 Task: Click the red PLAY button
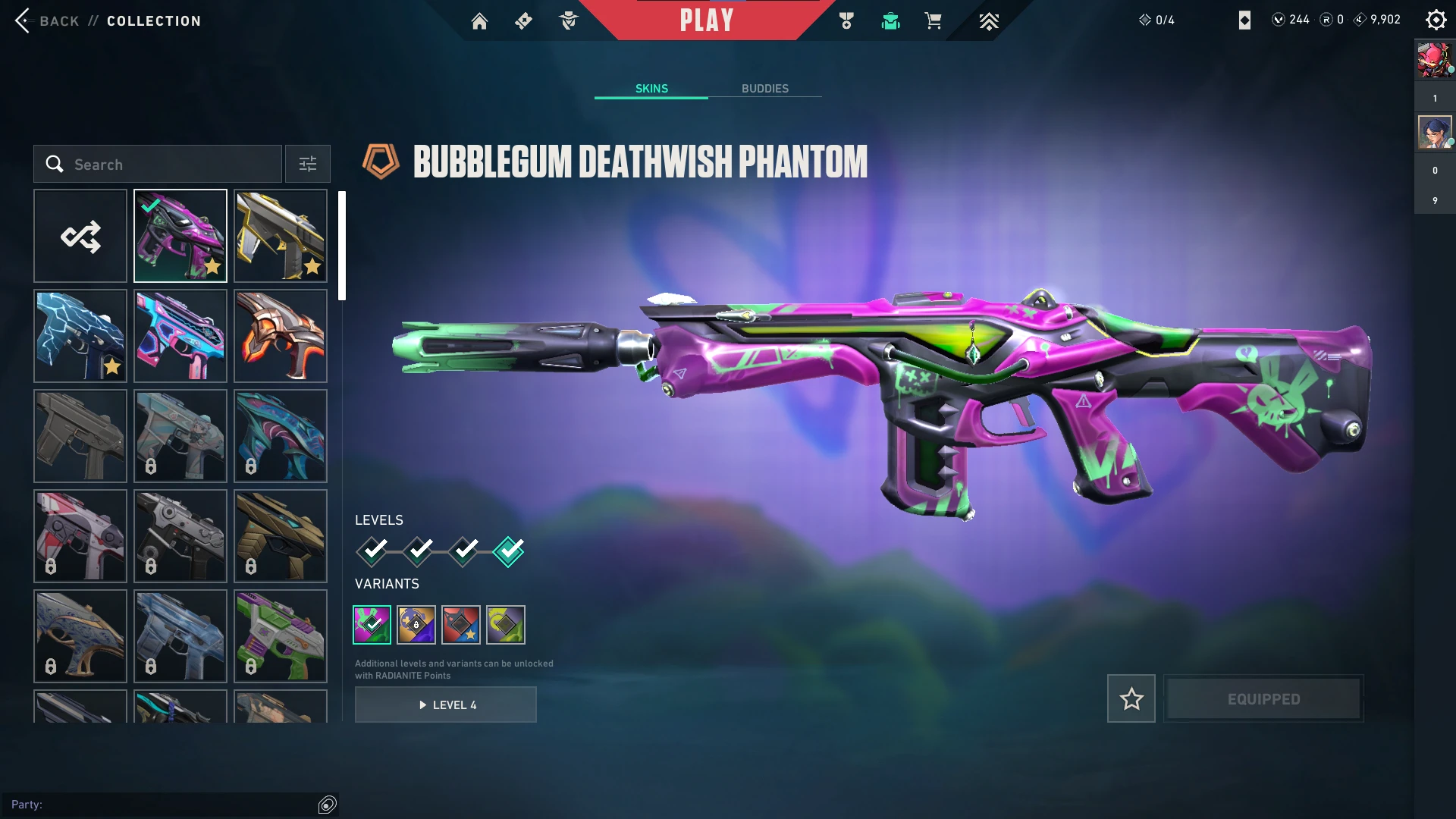707,20
